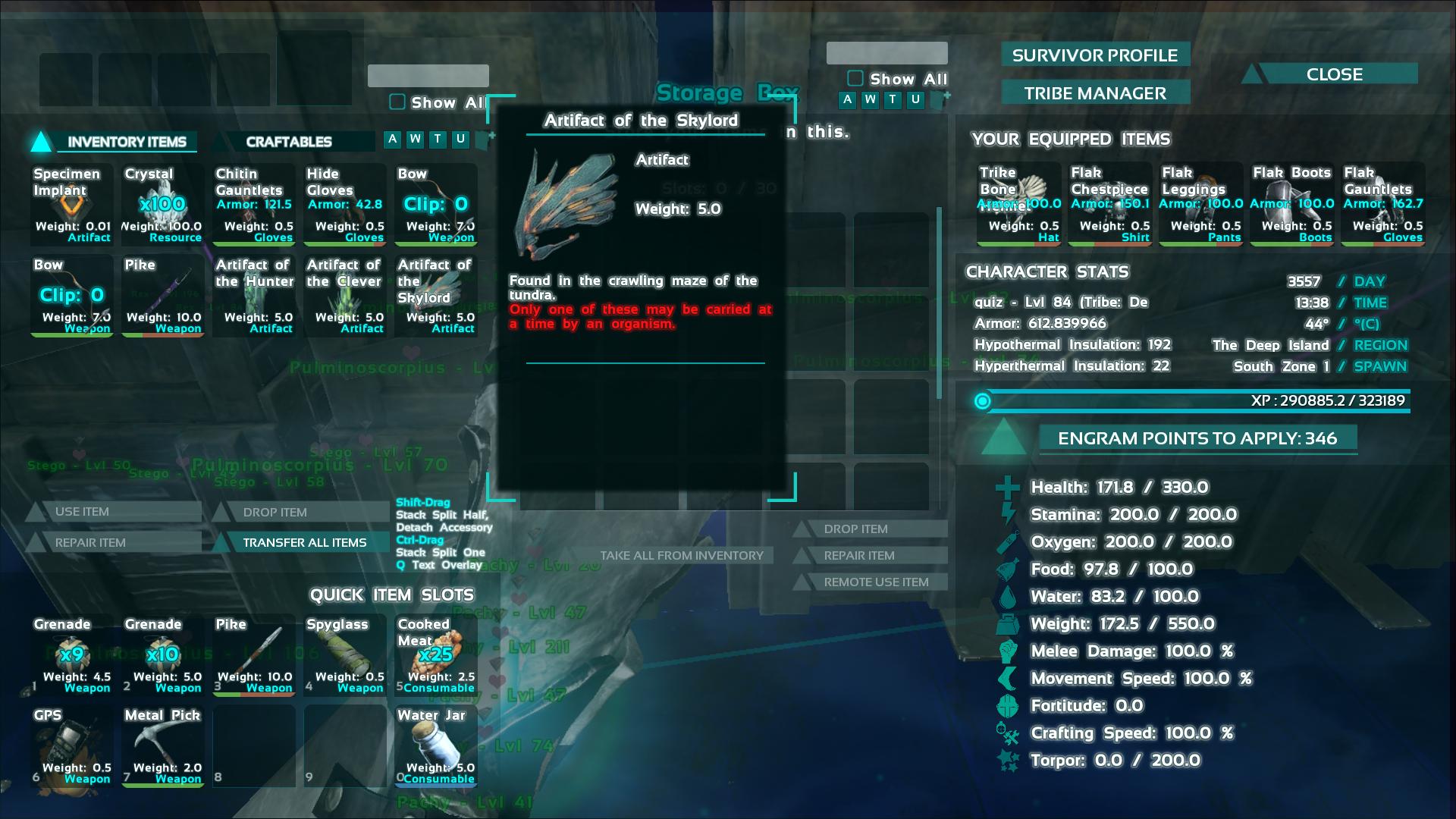The width and height of the screenshot is (1456, 819).
Task: Open the Survivor Profile
Action: pos(1094,55)
